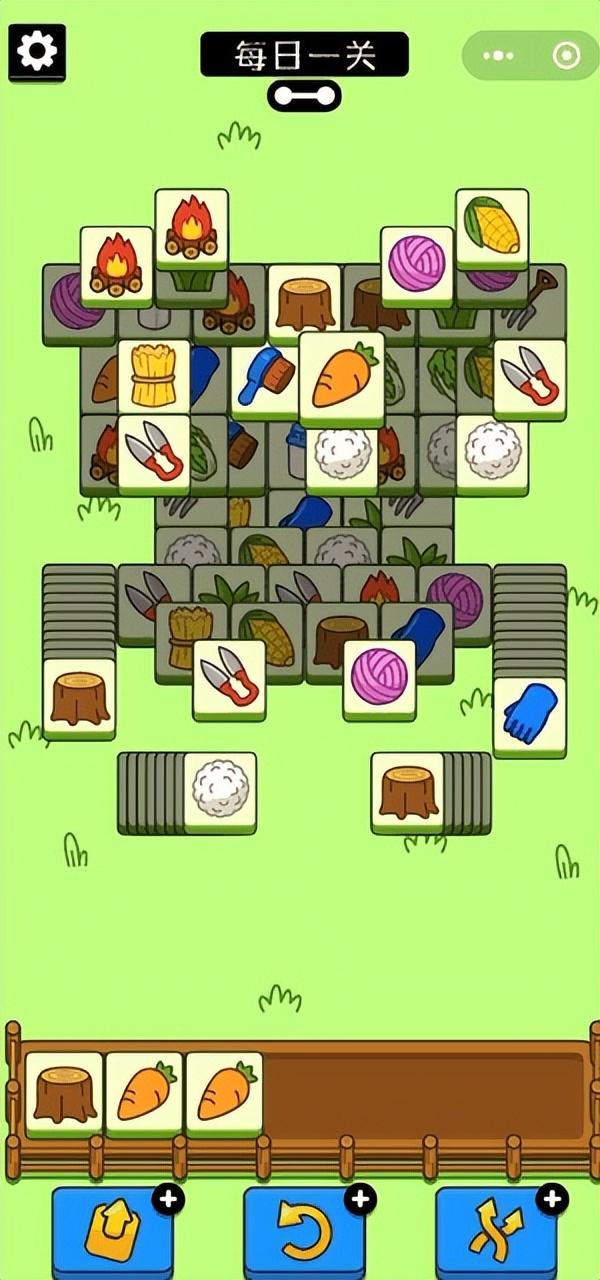Close the mini-program with the circle button
The height and width of the screenshot is (1280, 600).
(566, 56)
